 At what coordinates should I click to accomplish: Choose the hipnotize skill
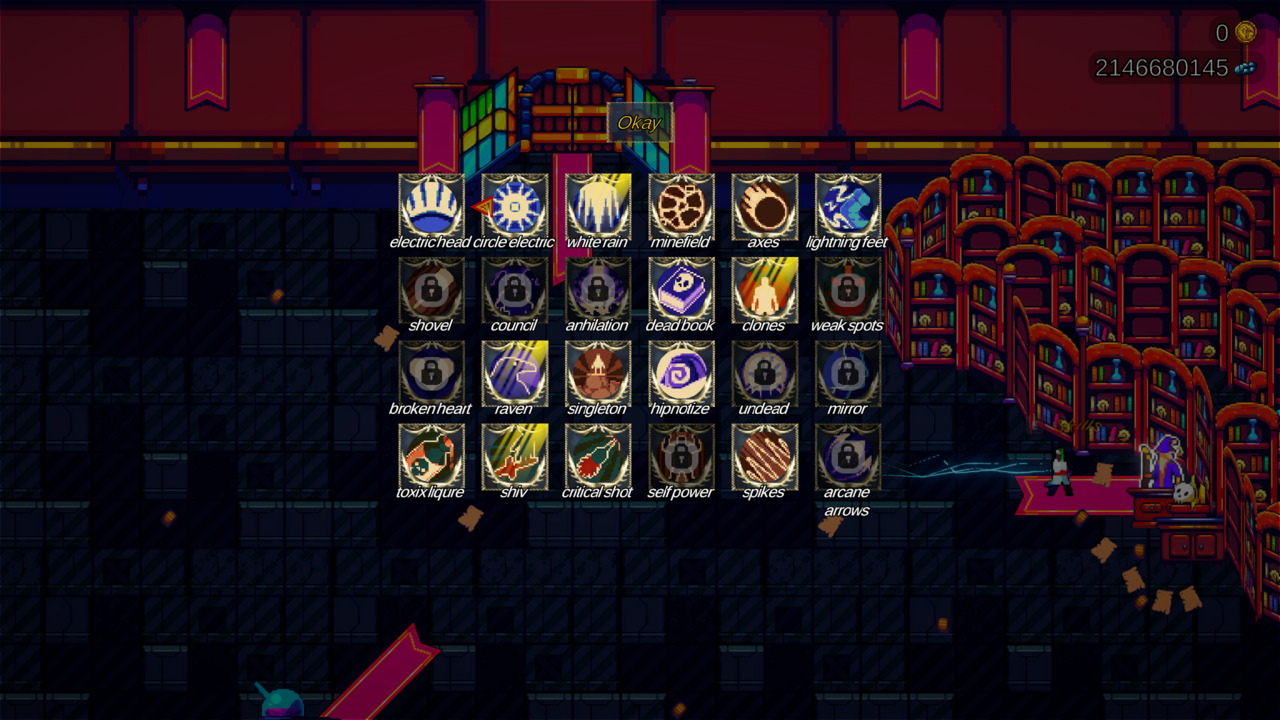click(681, 374)
